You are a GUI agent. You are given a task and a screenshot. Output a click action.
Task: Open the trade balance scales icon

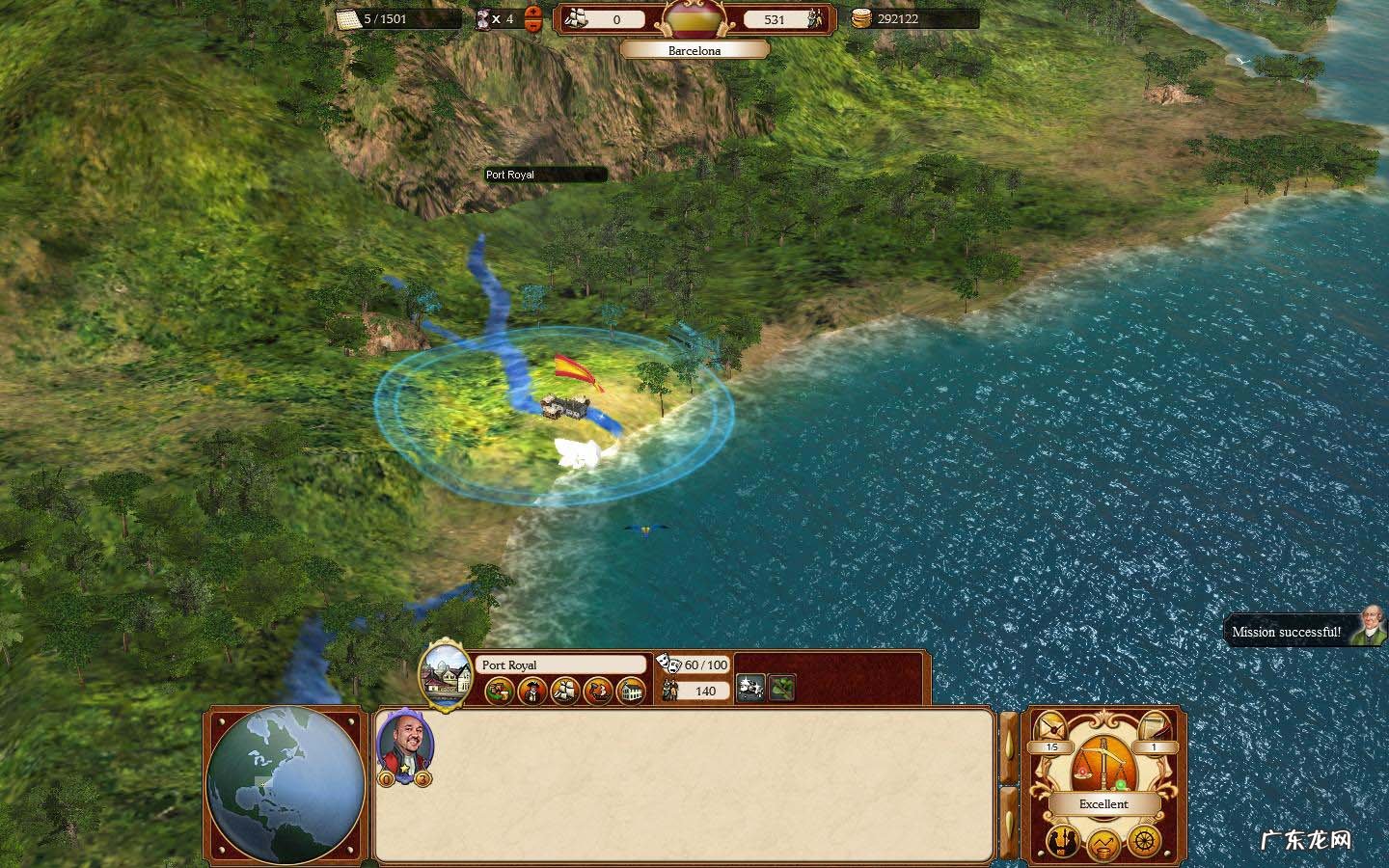[x=1103, y=762]
